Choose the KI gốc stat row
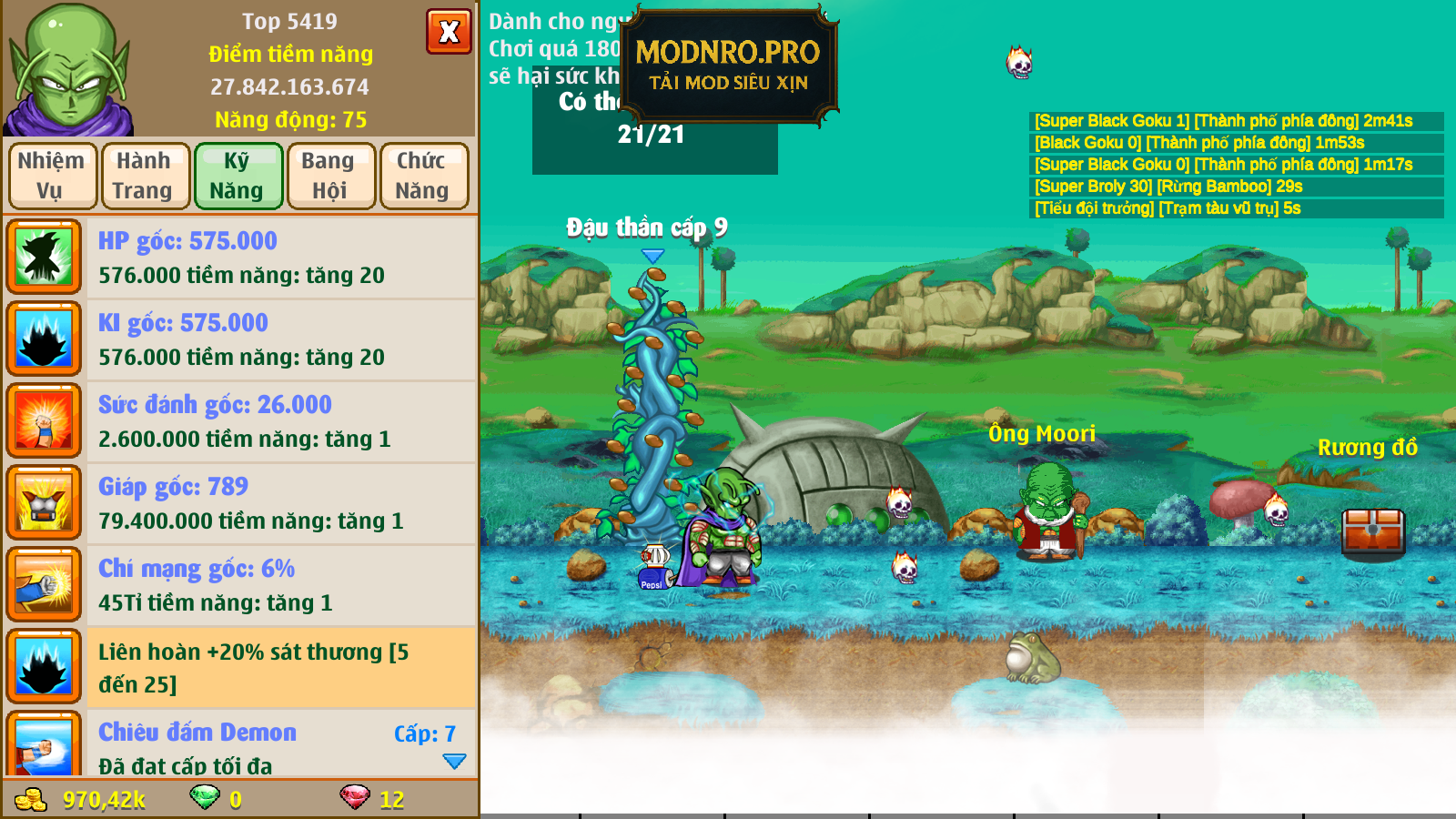 pos(241,339)
